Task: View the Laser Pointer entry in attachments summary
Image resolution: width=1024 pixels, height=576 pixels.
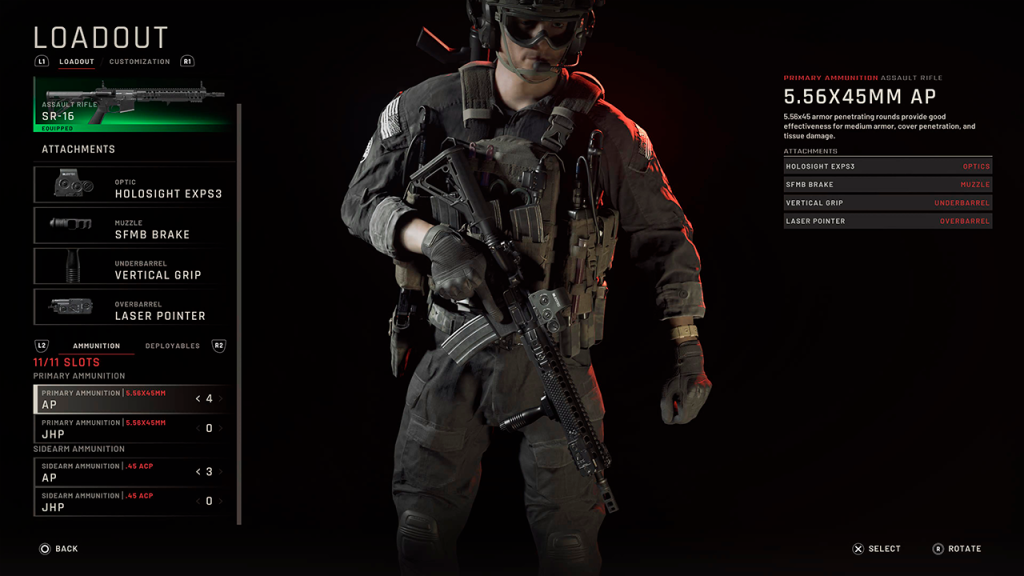Action: (887, 221)
